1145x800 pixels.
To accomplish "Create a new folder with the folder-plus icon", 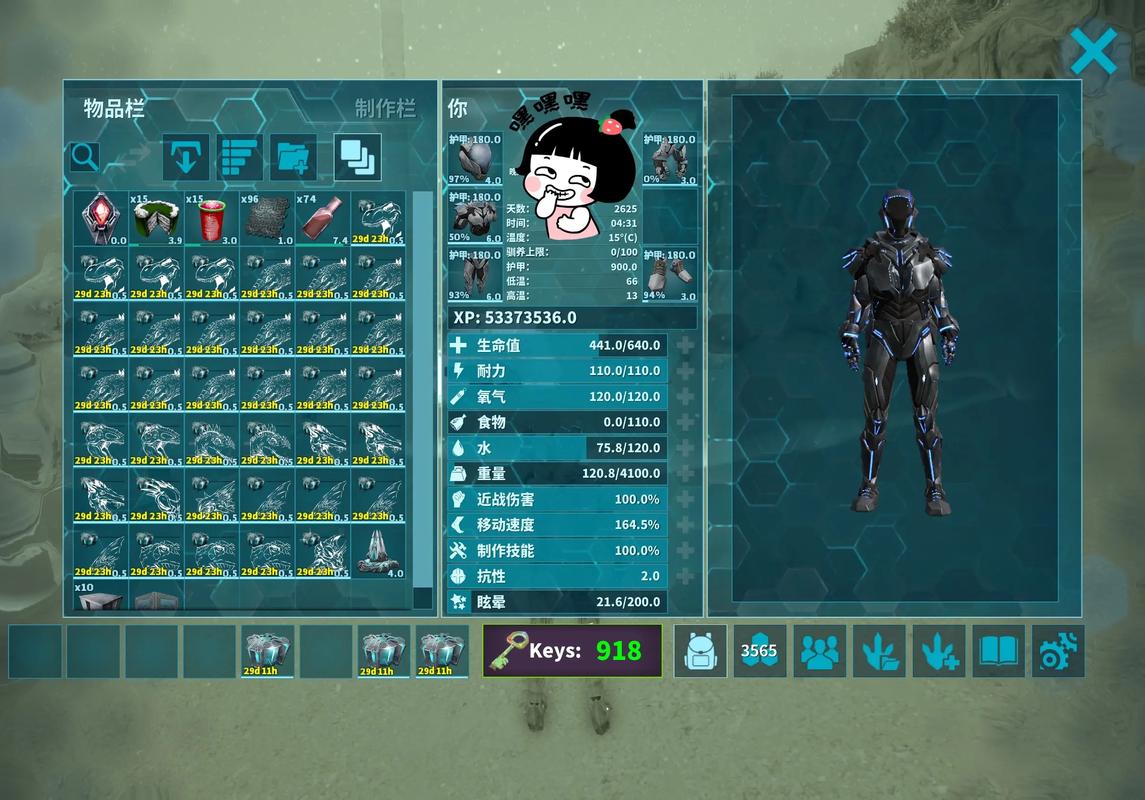I will (293, 157).
